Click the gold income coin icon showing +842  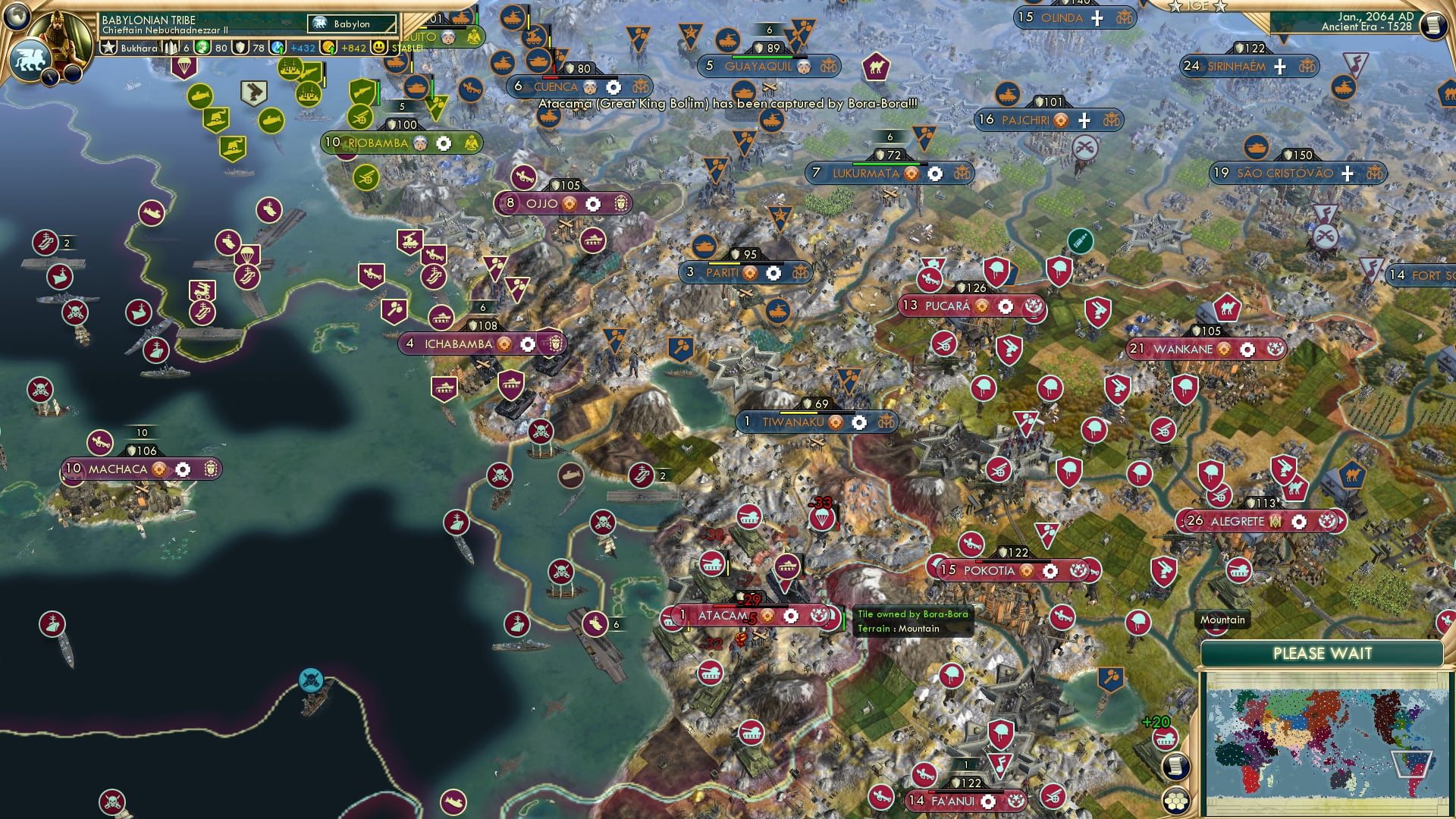pyautogui.click(x=330, y=48)
